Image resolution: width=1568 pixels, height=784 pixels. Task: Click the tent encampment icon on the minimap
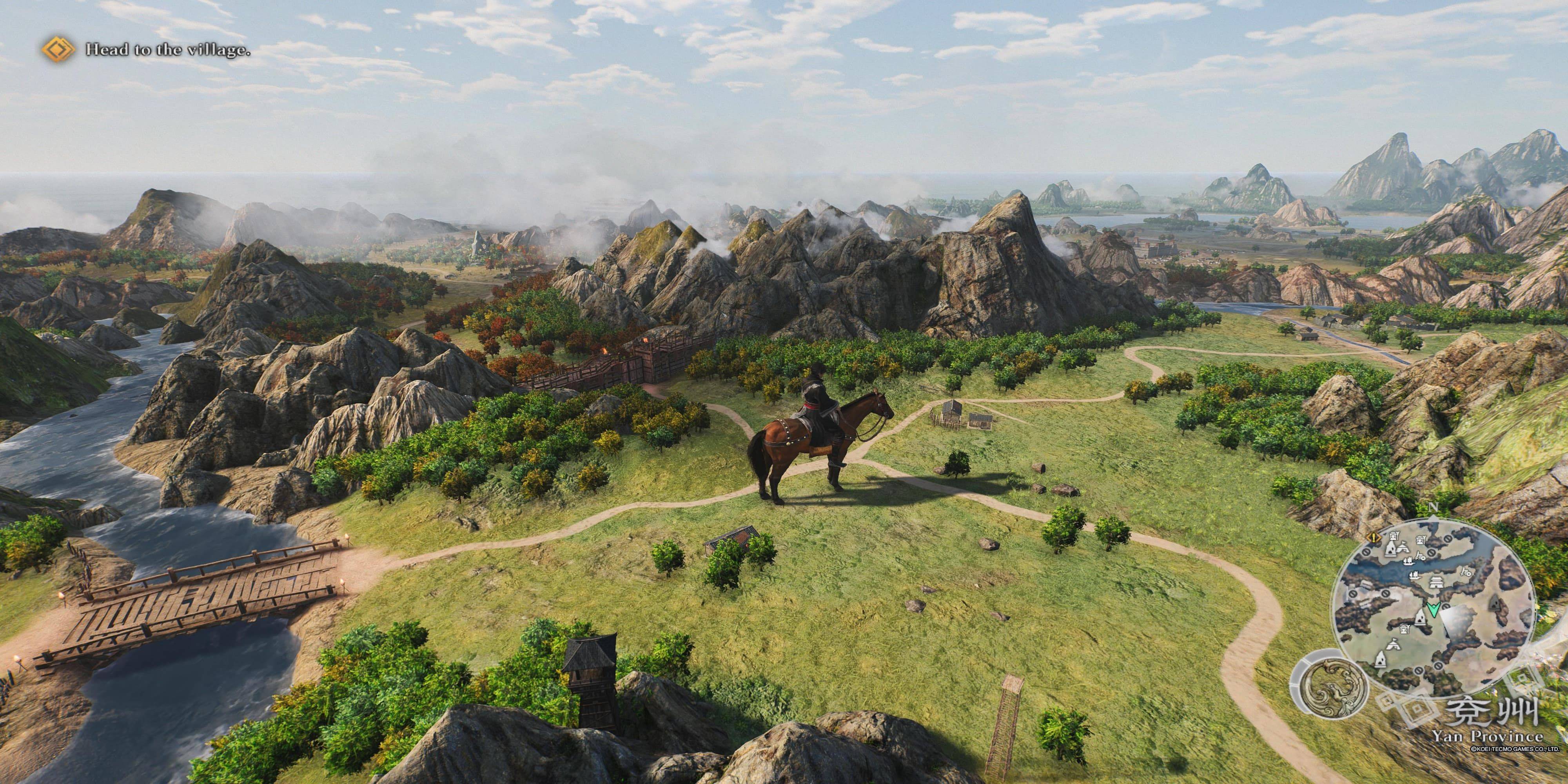[1404, 548]
